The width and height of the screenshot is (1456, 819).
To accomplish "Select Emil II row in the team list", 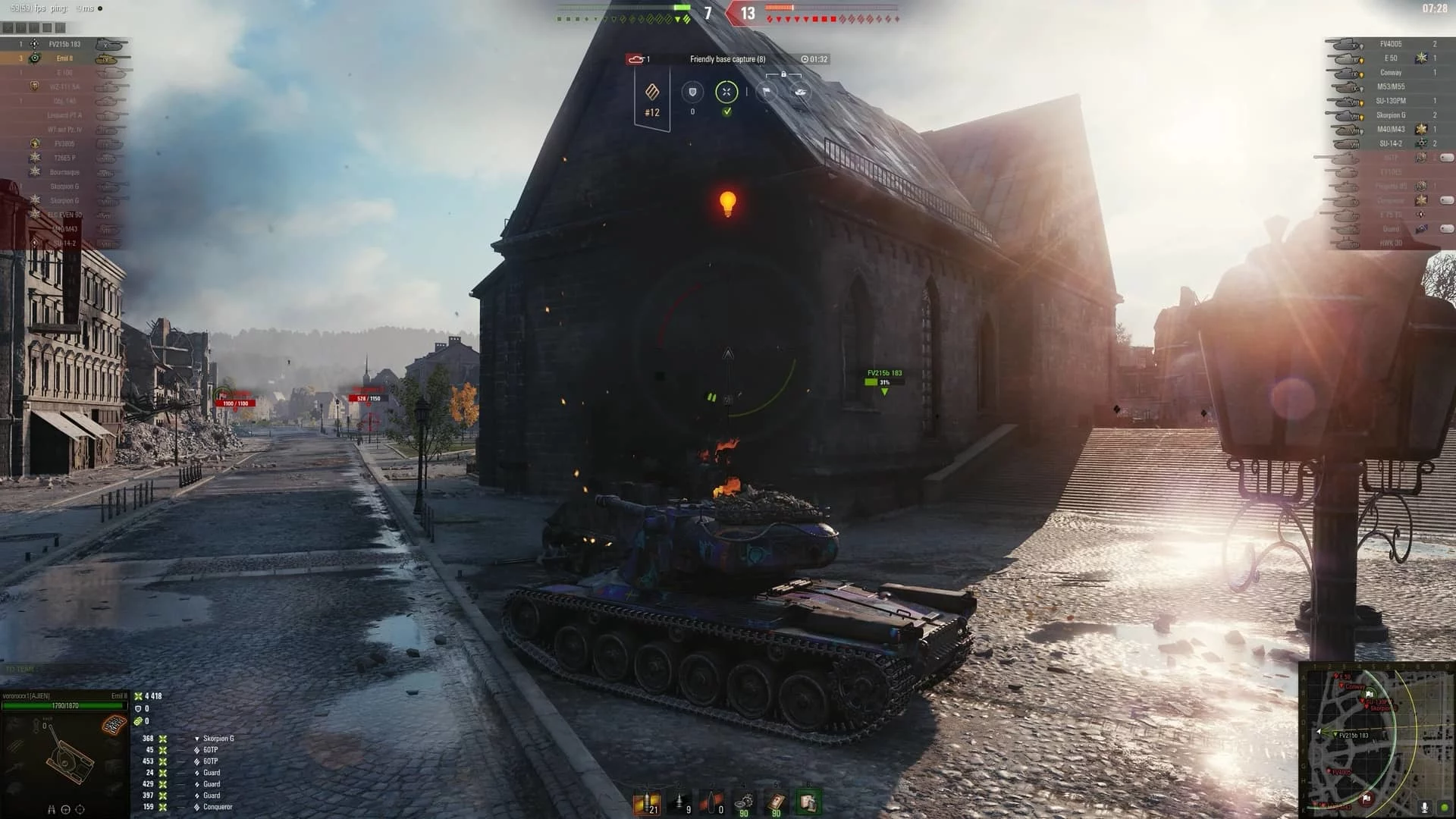I will (x=64, y=58).
